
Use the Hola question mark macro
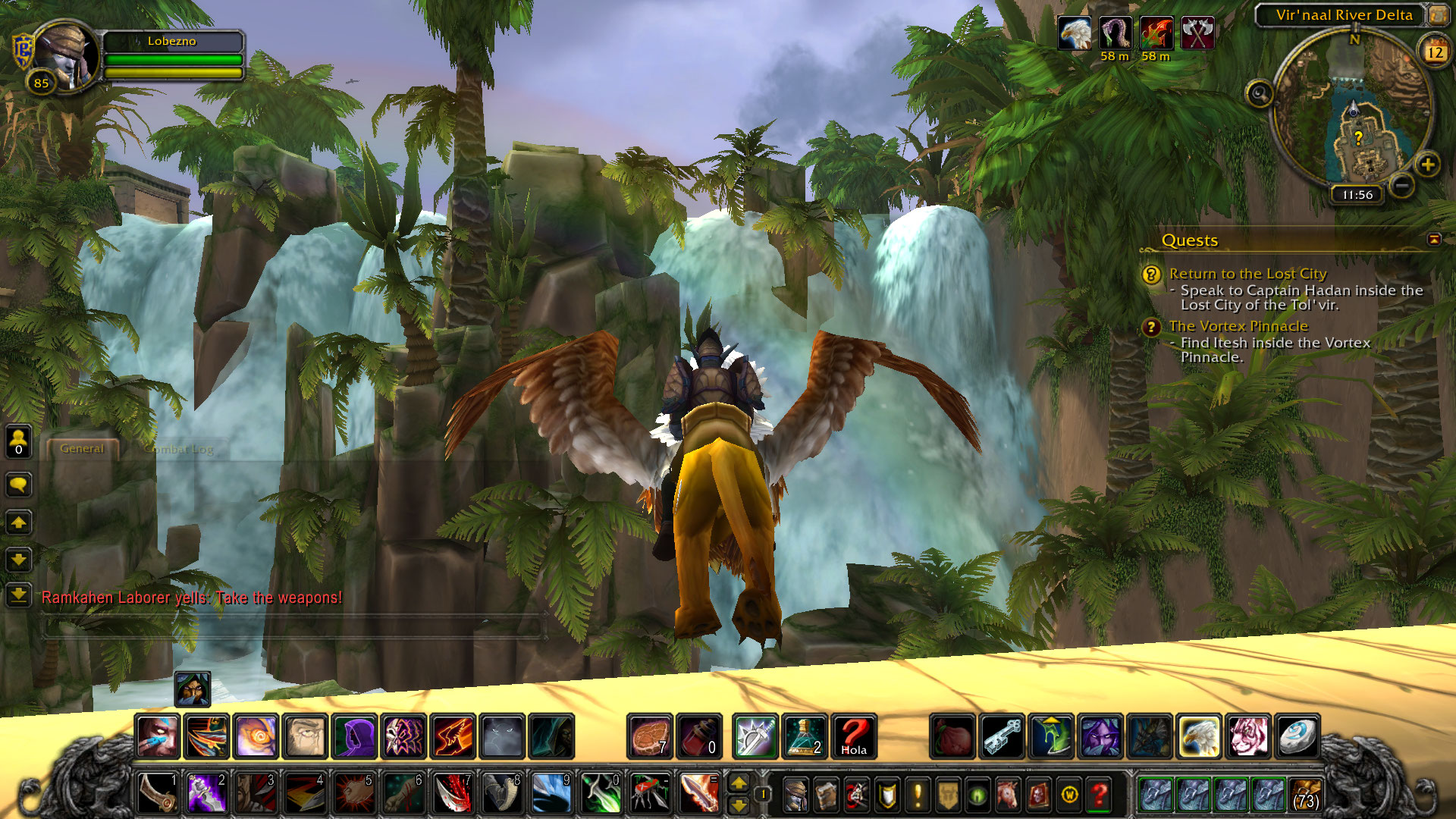pyautogui.click(x=854, y=736)
